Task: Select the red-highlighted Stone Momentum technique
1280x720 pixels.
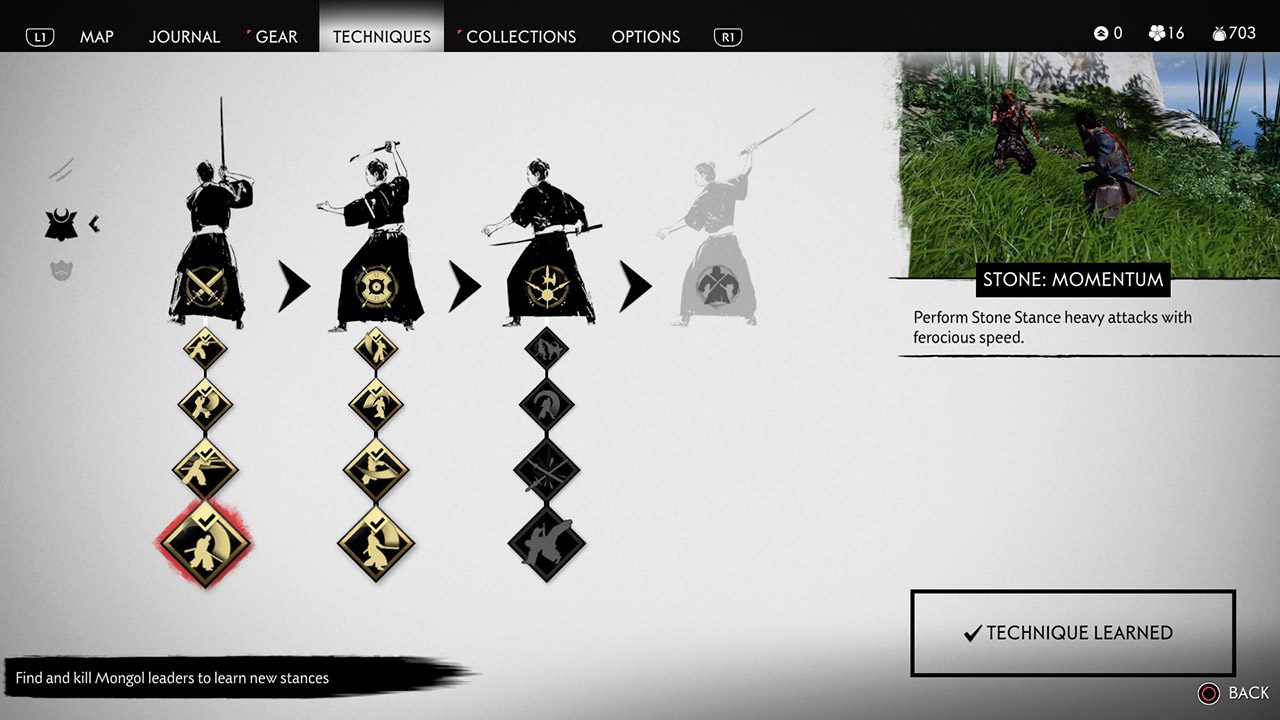Action: [205, 541]
